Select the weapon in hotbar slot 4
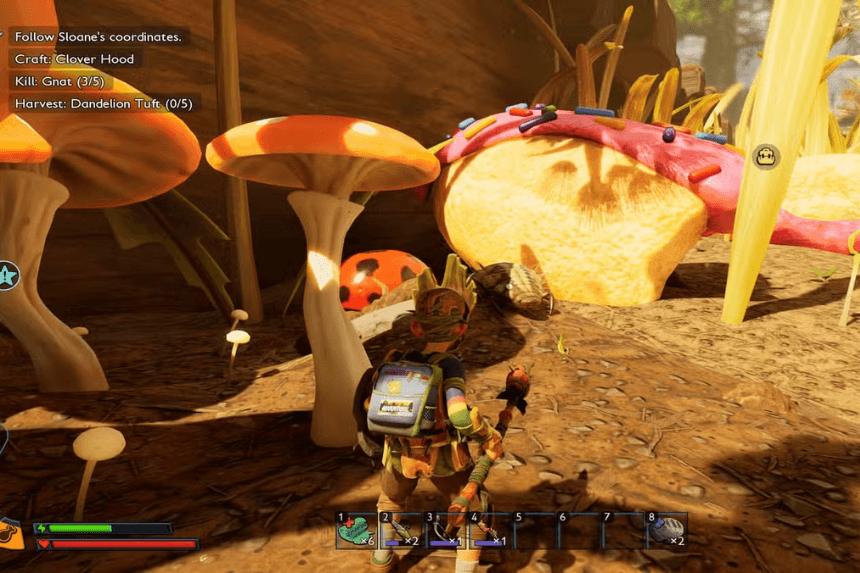The width and height of the screenshot is (860, 573). 490,530
